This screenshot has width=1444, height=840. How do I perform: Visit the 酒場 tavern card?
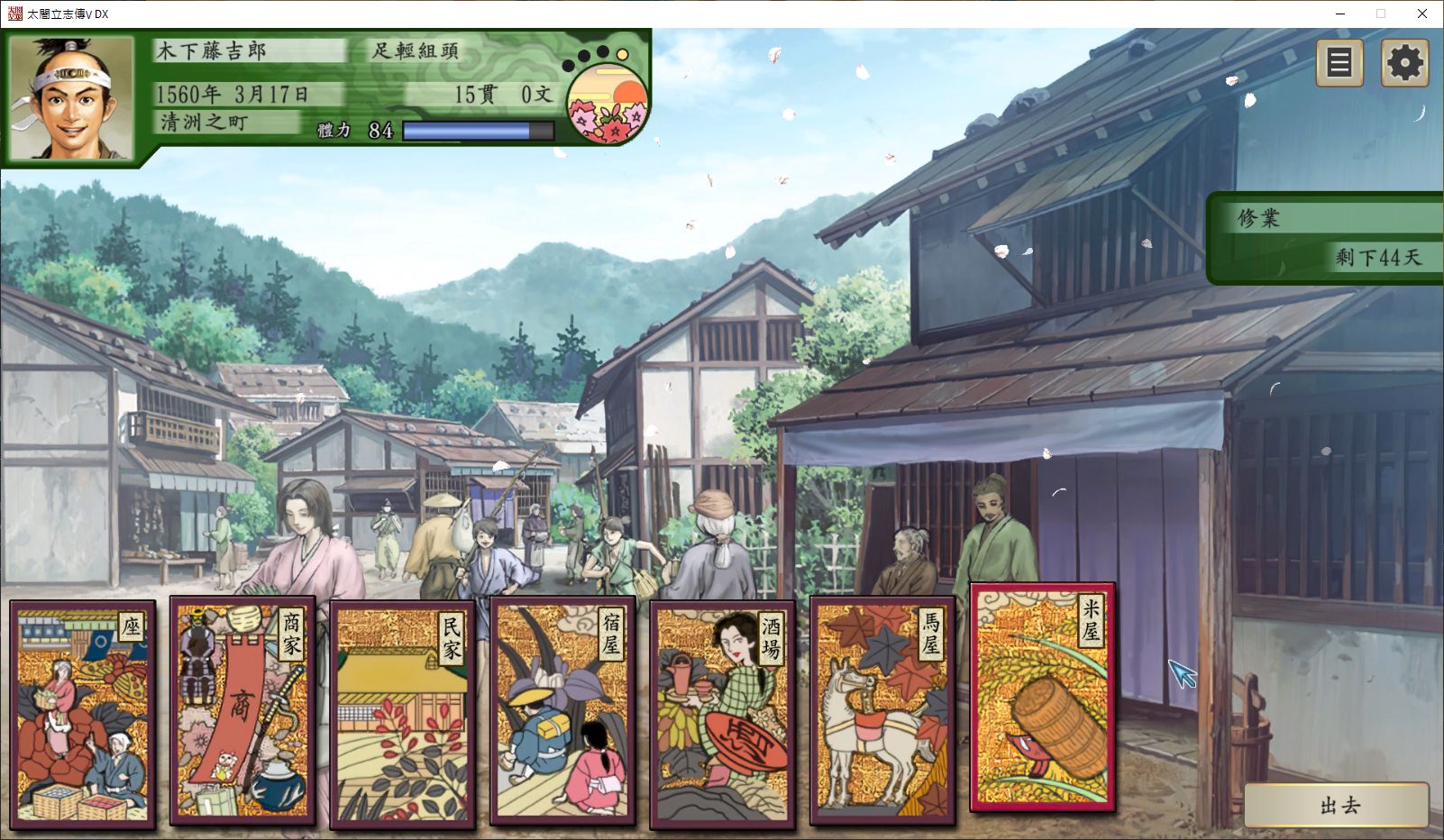click(722, 712)
